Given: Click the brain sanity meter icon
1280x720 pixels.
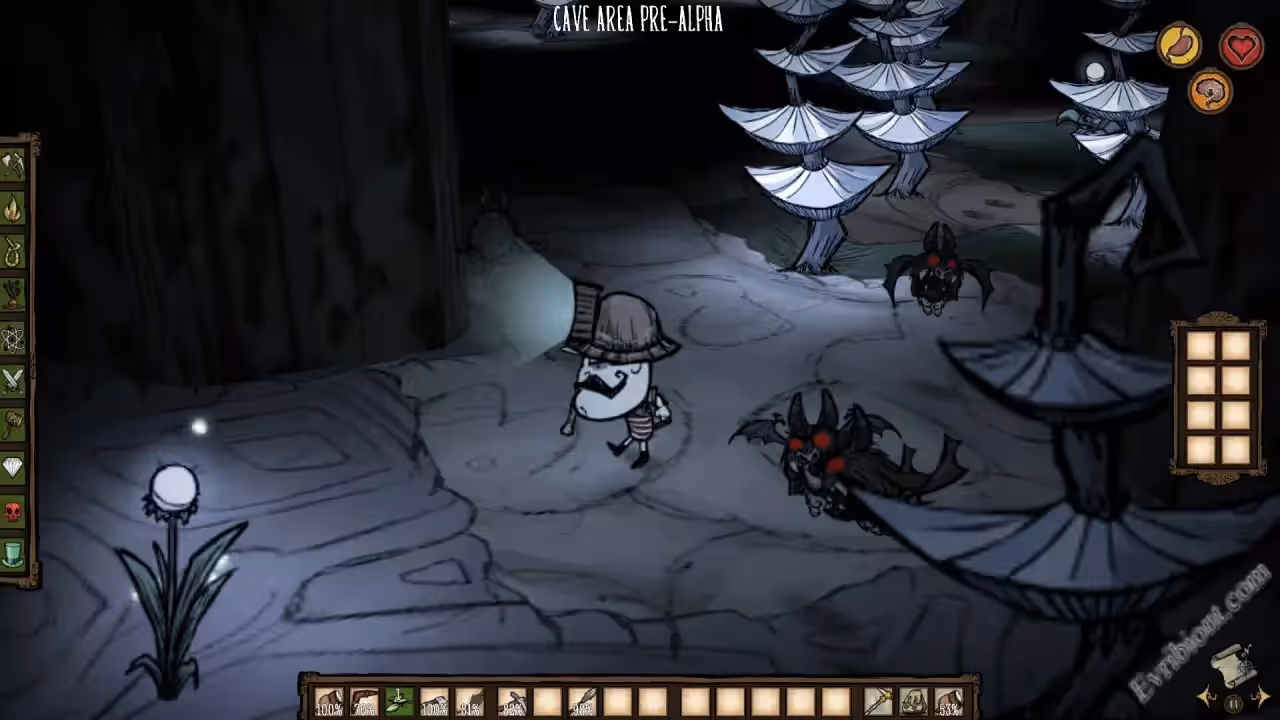Looking at the screenshot, I should pyautogui.click(x=1210, y=92).
